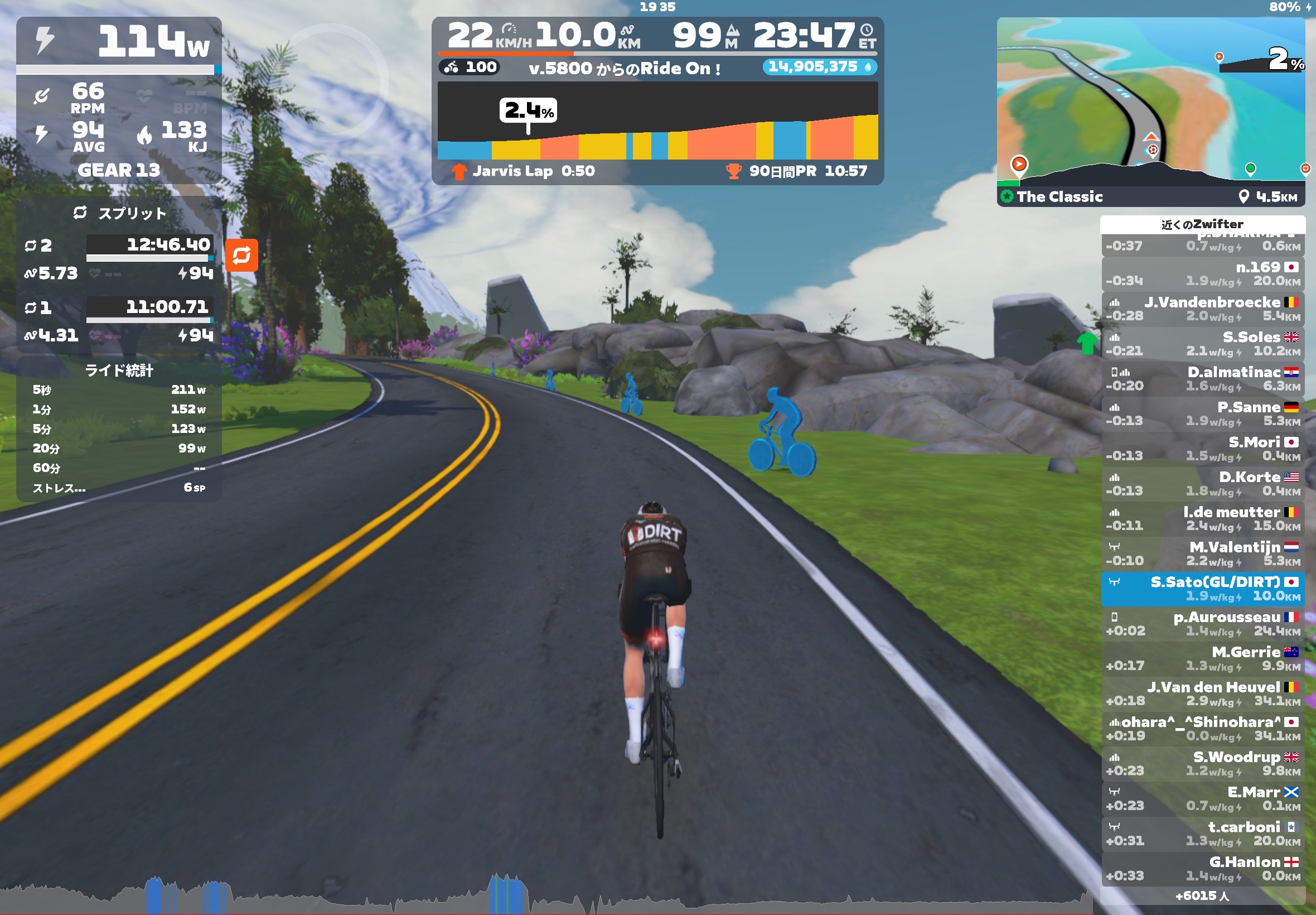Select M.Valentijn in the rider list

[x=1203, y=554]
